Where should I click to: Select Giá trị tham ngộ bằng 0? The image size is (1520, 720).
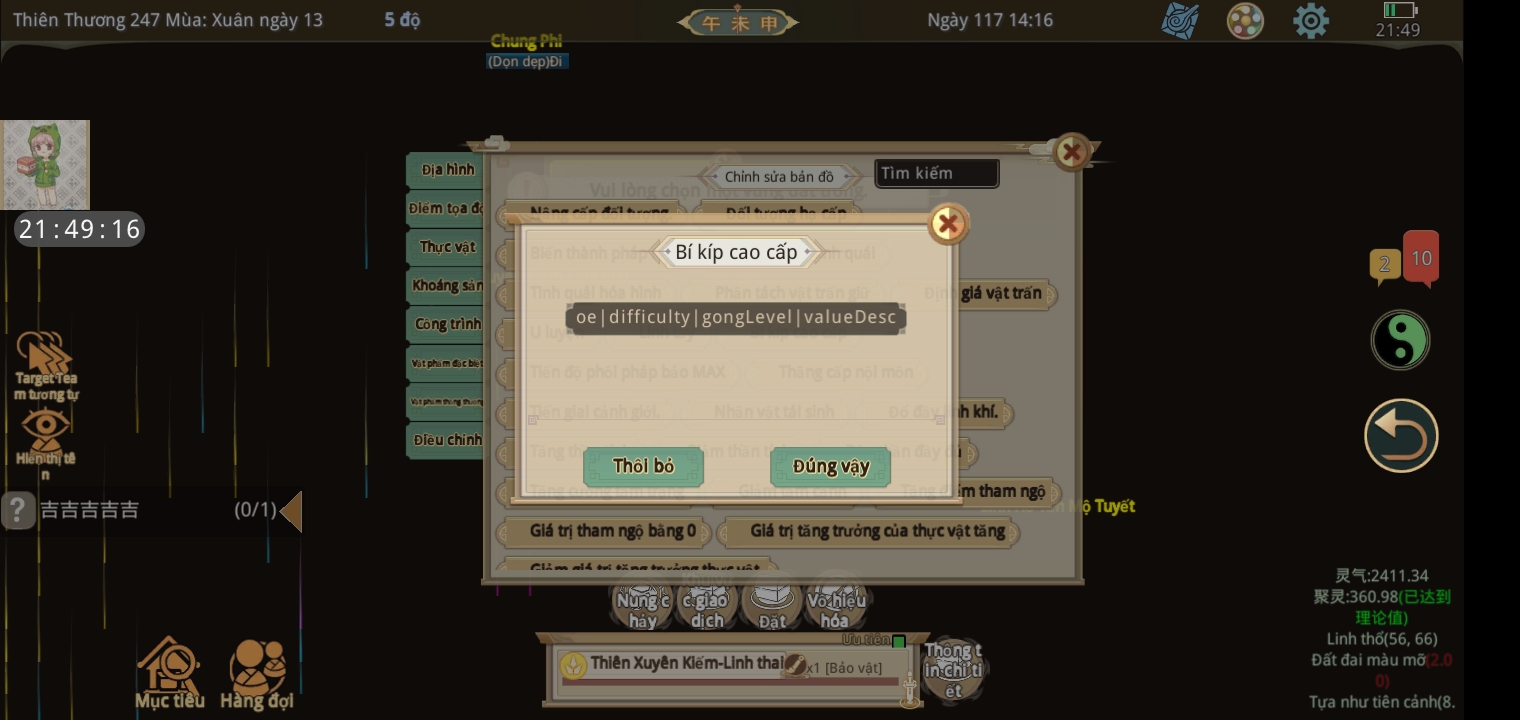612,531
